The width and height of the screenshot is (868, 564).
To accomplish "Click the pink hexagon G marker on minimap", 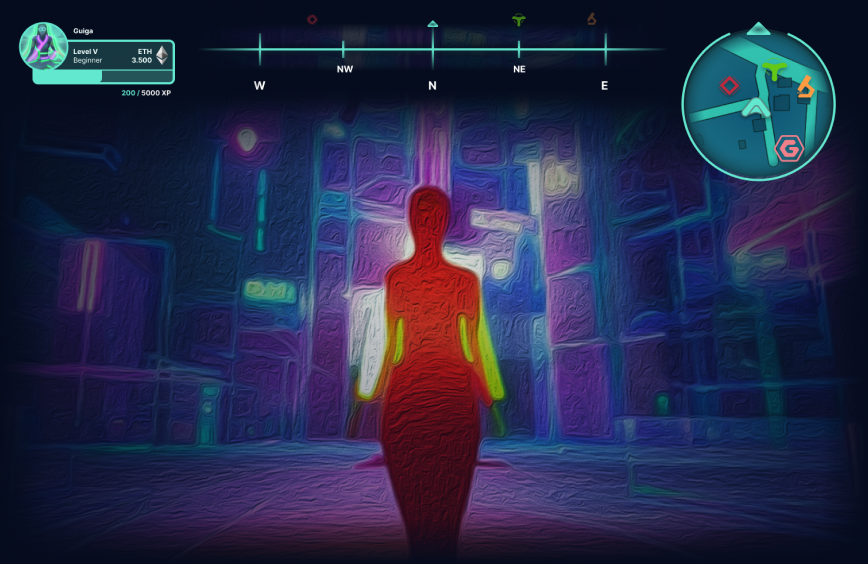I will point(789,149).
